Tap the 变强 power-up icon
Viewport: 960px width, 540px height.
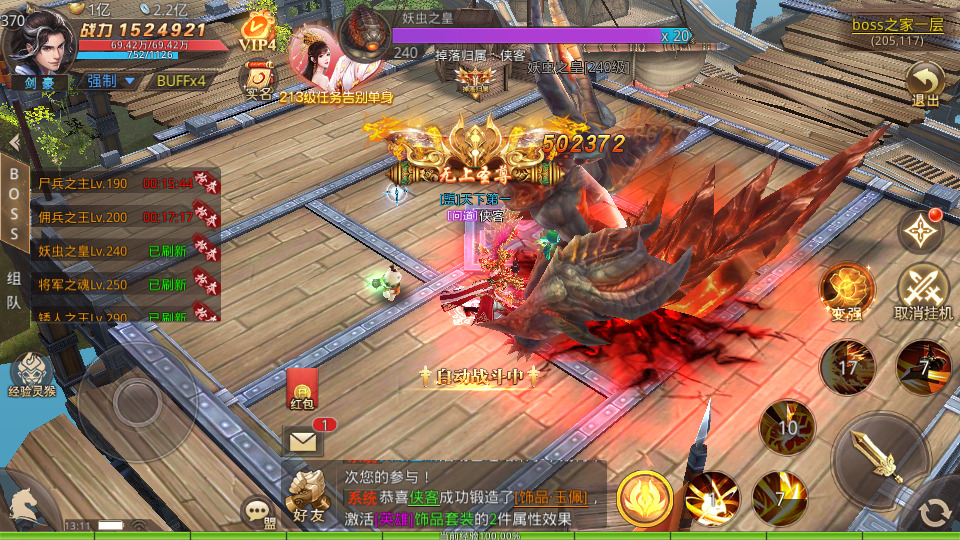[846, 292]
